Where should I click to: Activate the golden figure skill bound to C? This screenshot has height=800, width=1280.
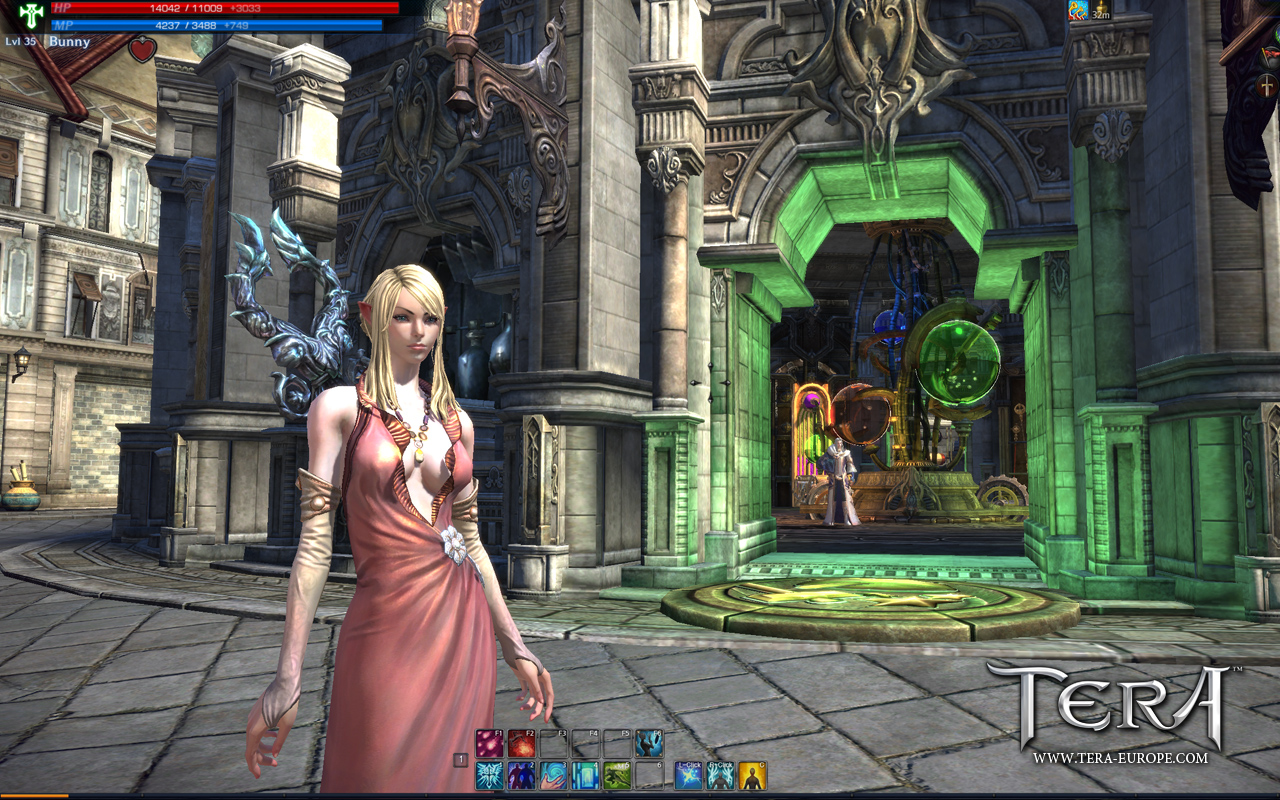tap(752, 775)
